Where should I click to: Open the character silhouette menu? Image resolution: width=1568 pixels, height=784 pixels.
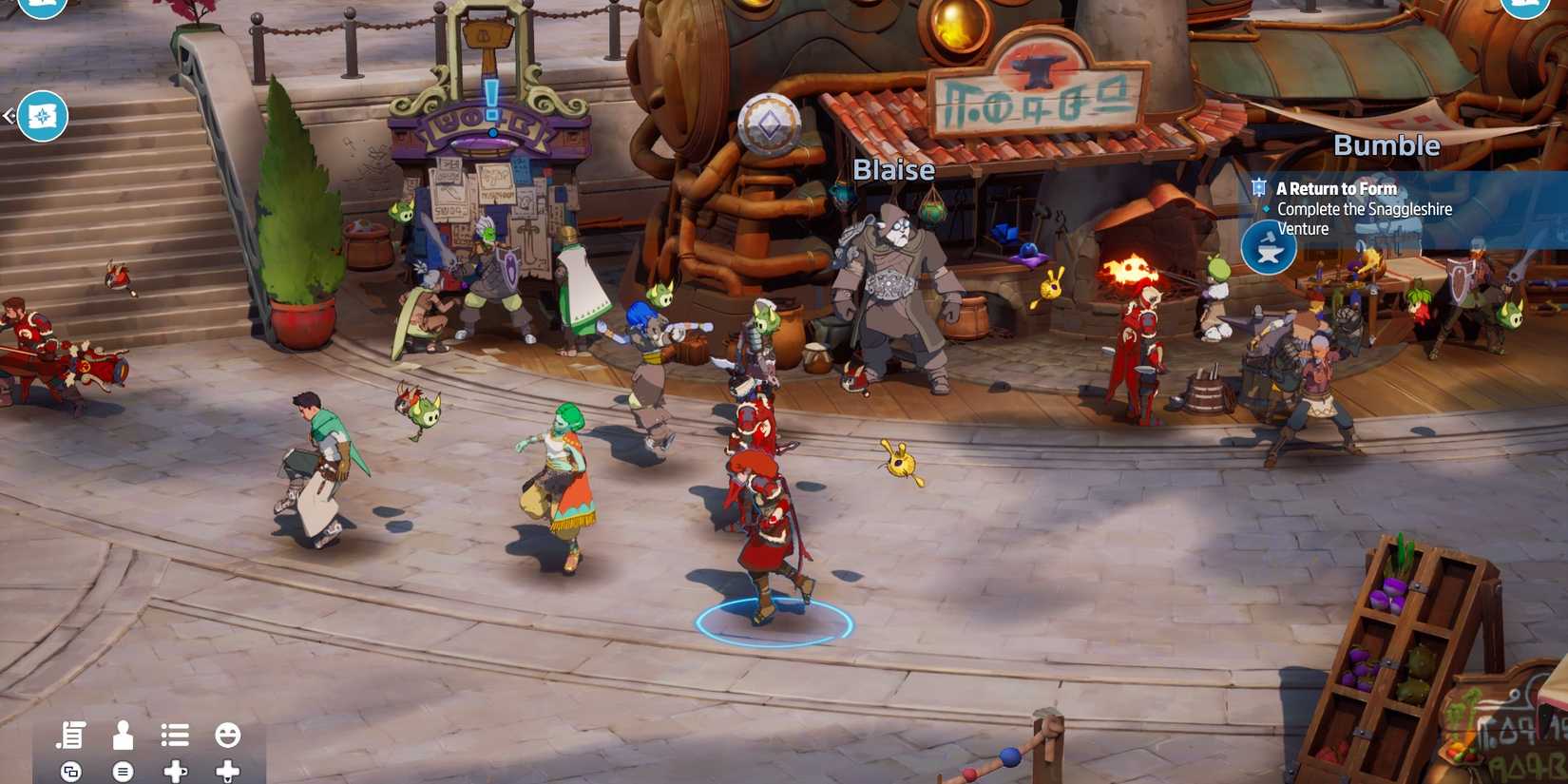click(x=123, y=735)
